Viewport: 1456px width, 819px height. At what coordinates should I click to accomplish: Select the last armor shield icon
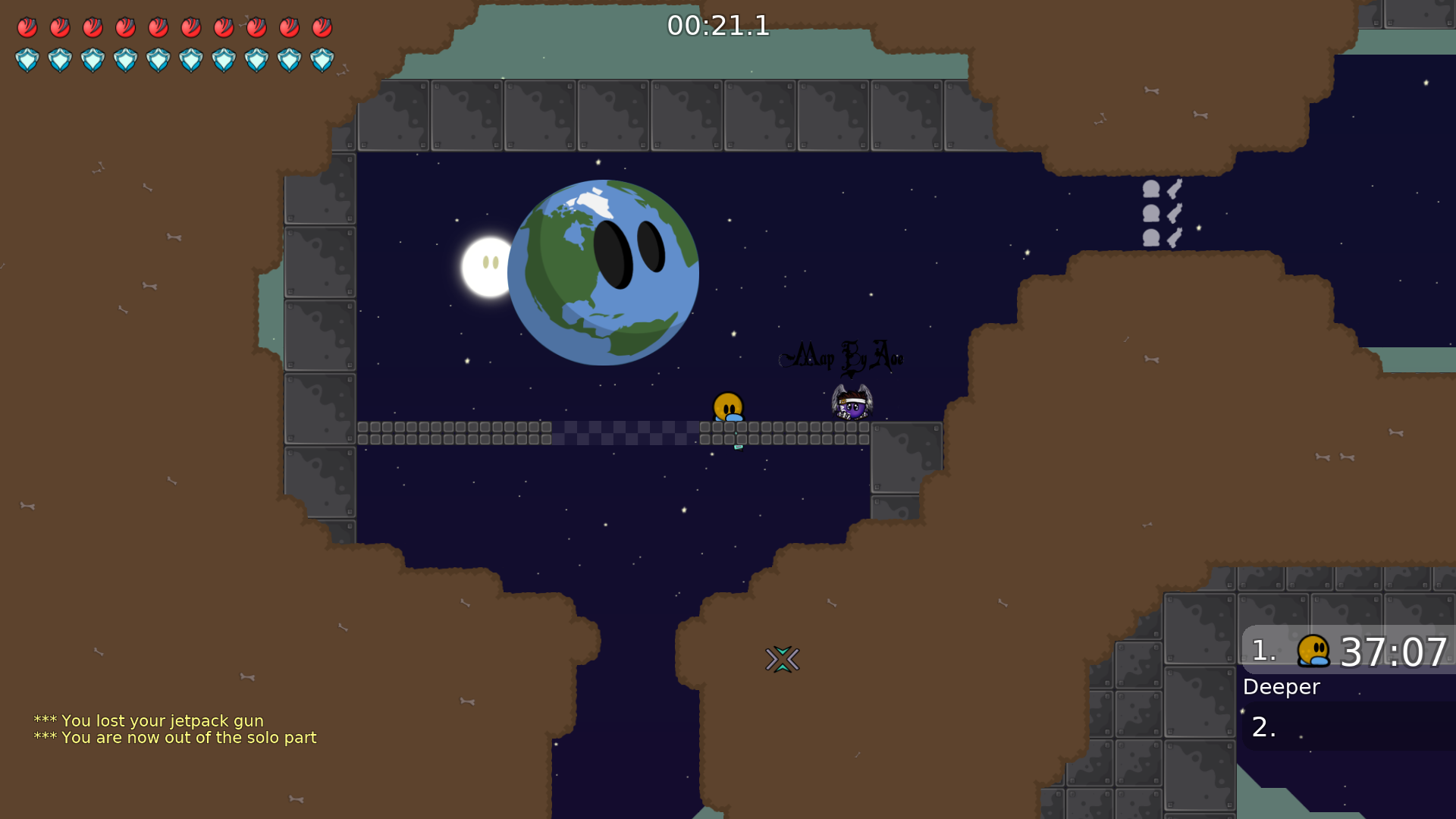[x=322, y=60]
